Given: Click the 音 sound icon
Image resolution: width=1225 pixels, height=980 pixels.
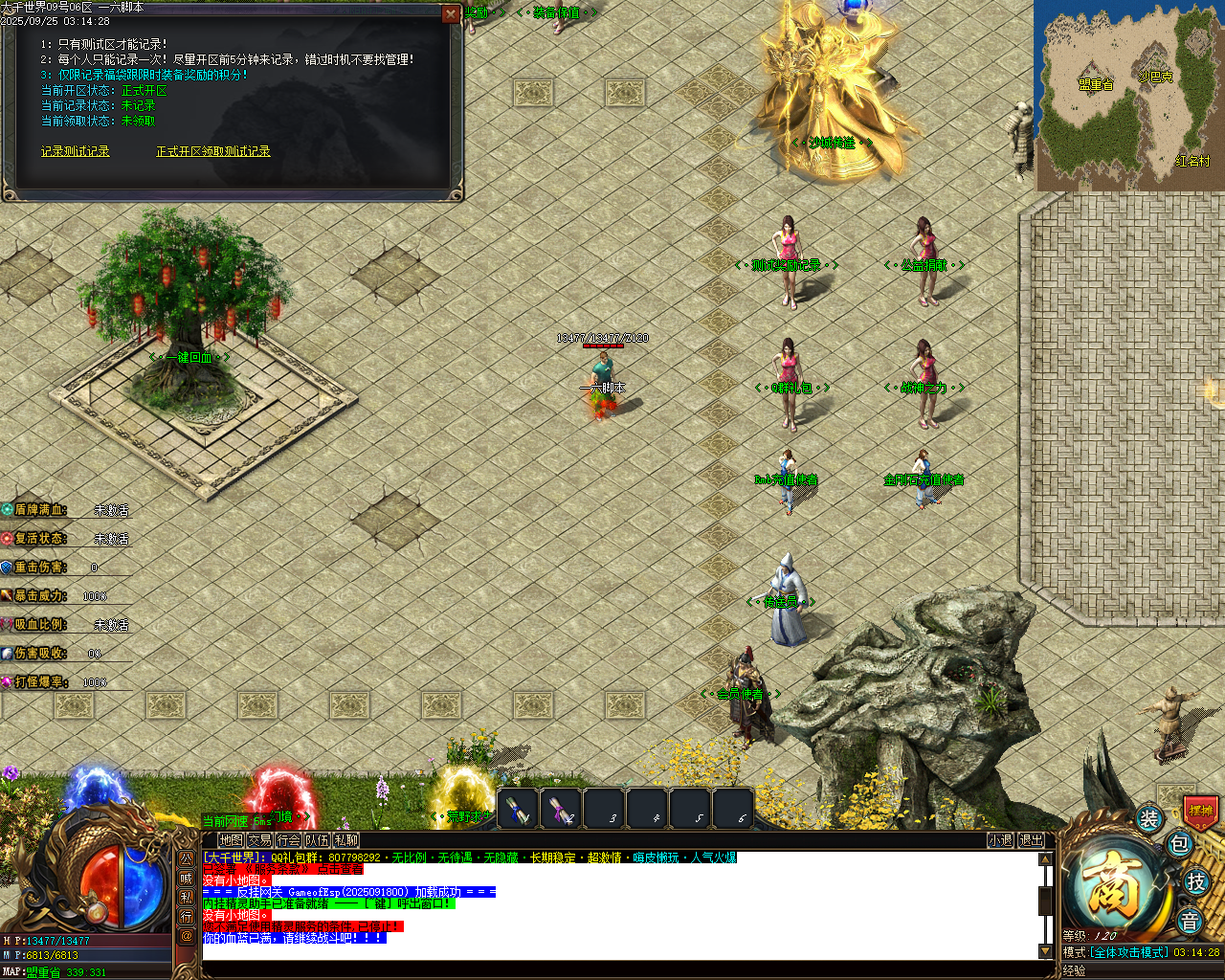Looking at the screenshot, I should coord(1190,919).
